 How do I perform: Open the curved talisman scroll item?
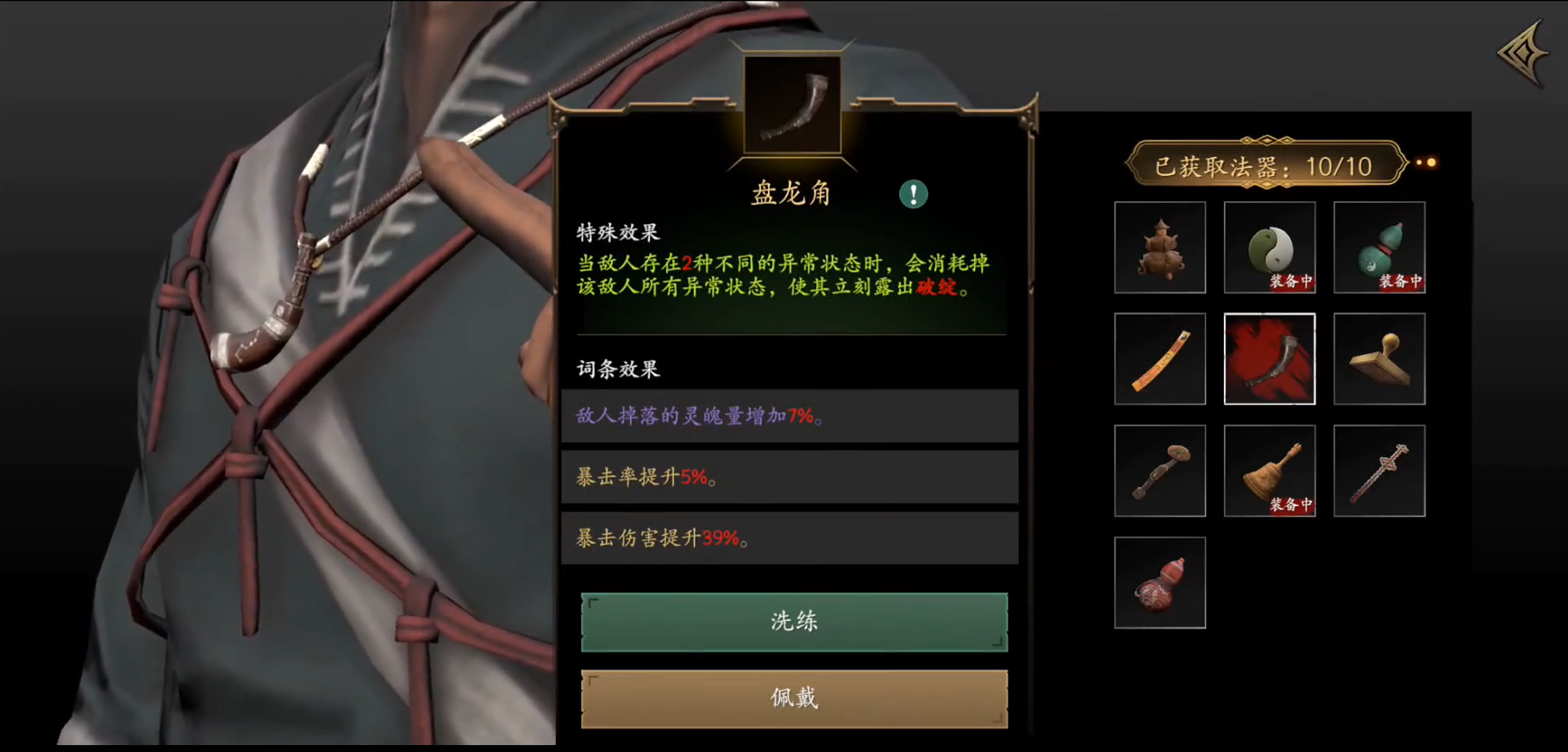[1159, 358]
